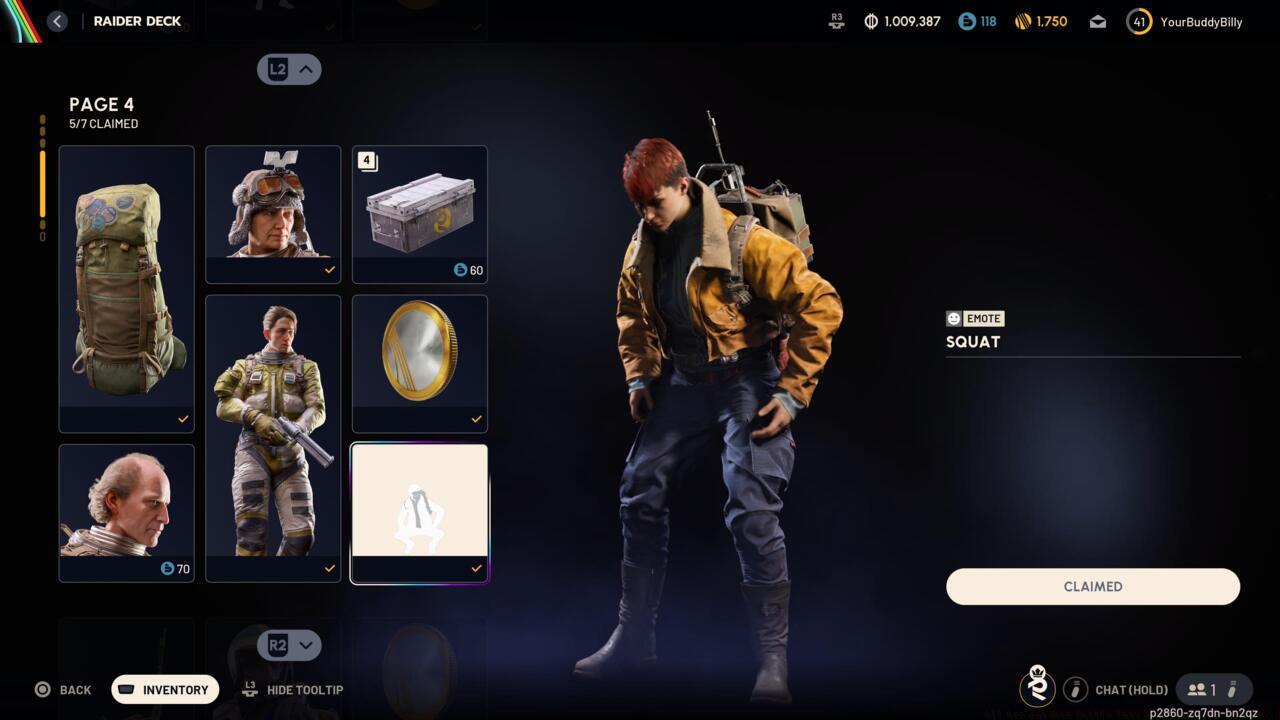Switch to the Inventory tab
The image size is (1280, 720).
(164, 689)
